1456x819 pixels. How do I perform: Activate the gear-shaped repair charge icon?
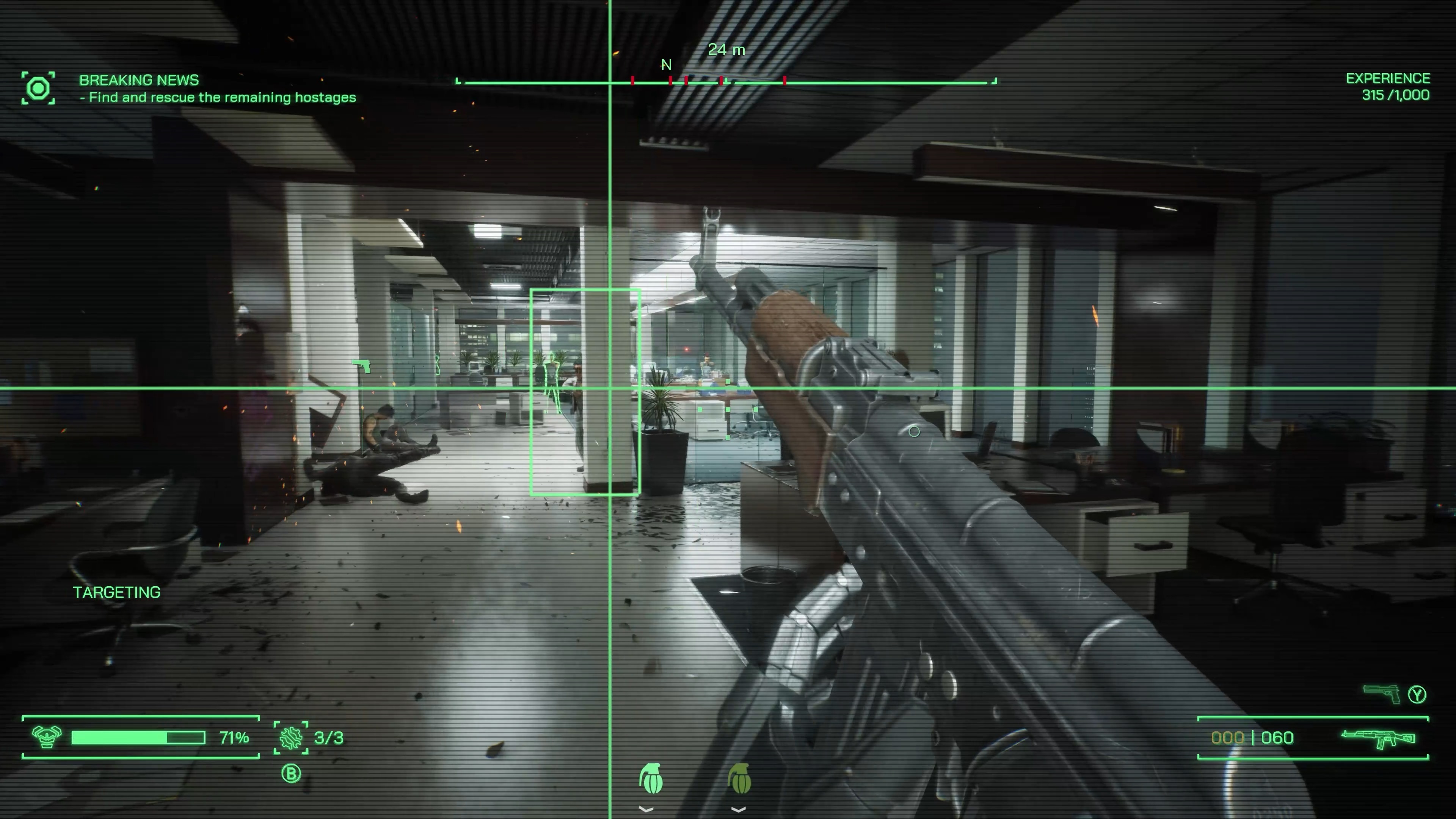[x=291, y=737]
